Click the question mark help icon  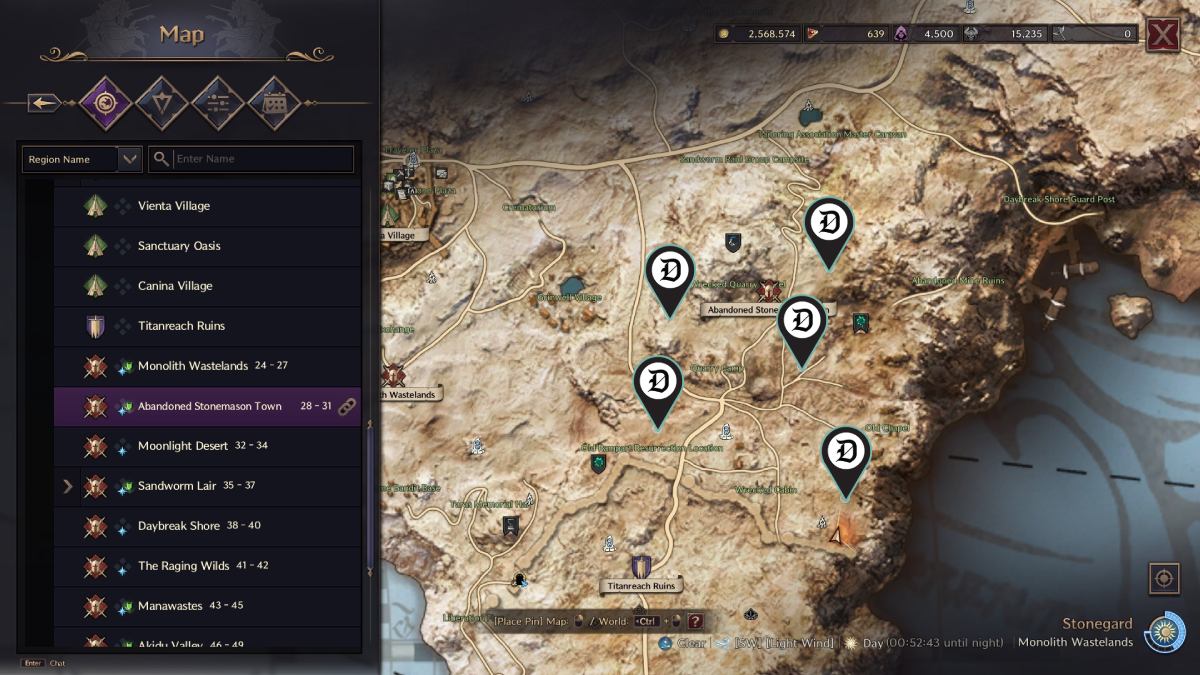click(695, 621)
